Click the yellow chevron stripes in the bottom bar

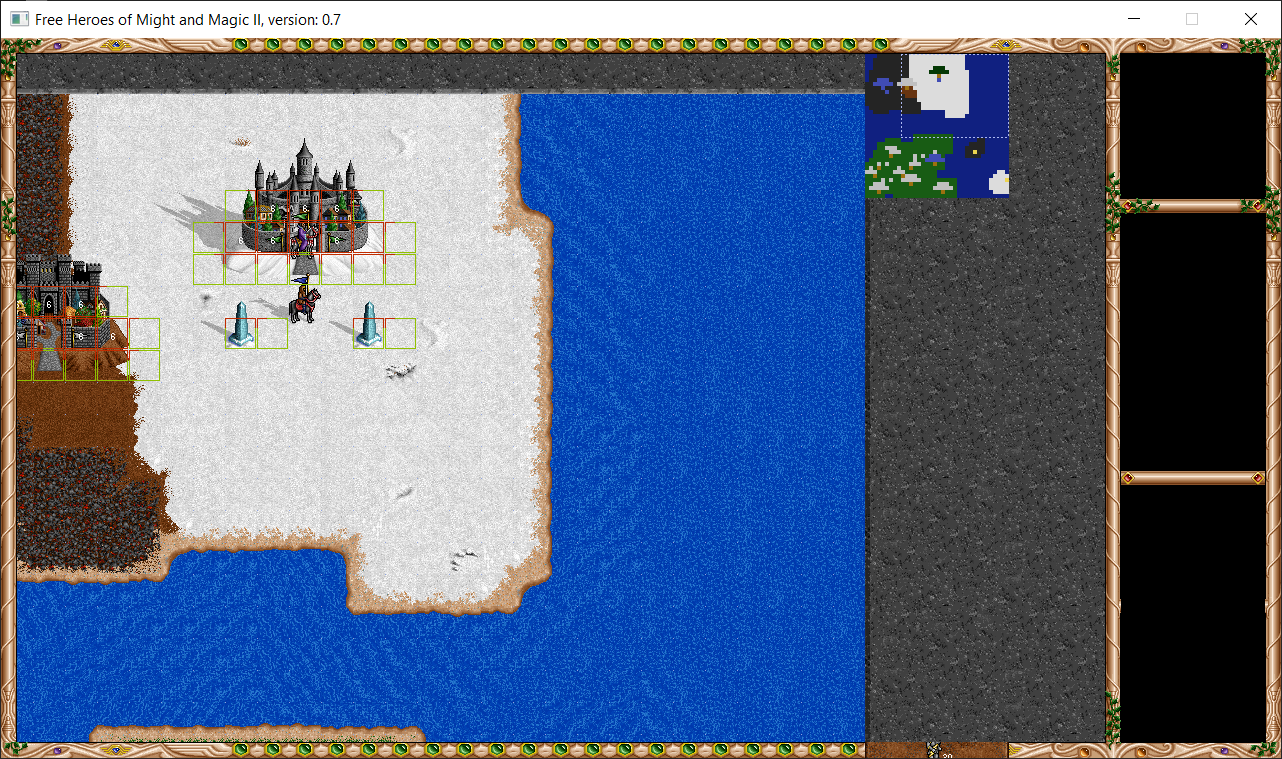(x=1012, y=748)
